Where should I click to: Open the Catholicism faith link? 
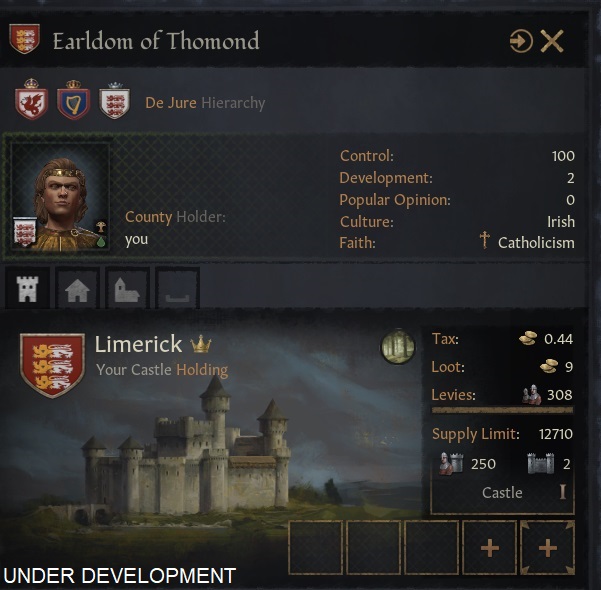536,242
